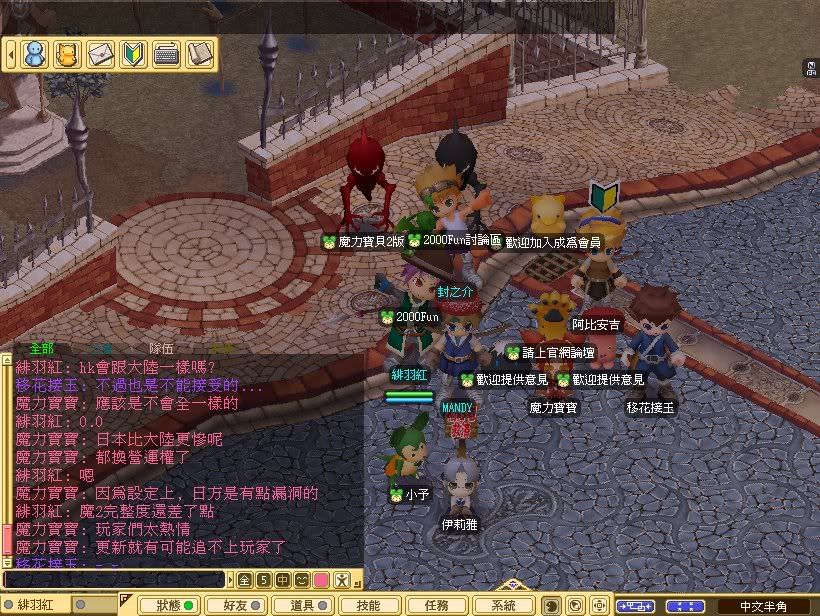Screen dimensions: 820x616
Task: Click the keyboard icon in the top toolbar
Action: pos(167,53)
